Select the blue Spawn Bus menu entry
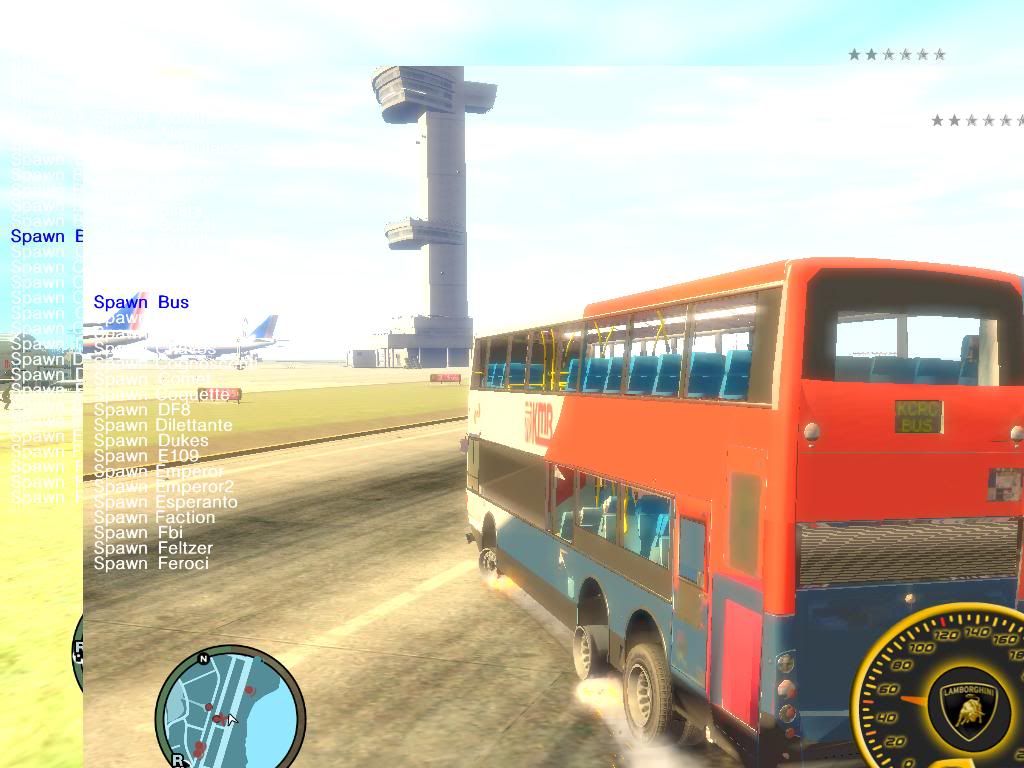1024x768 pixels. (141, 302)
